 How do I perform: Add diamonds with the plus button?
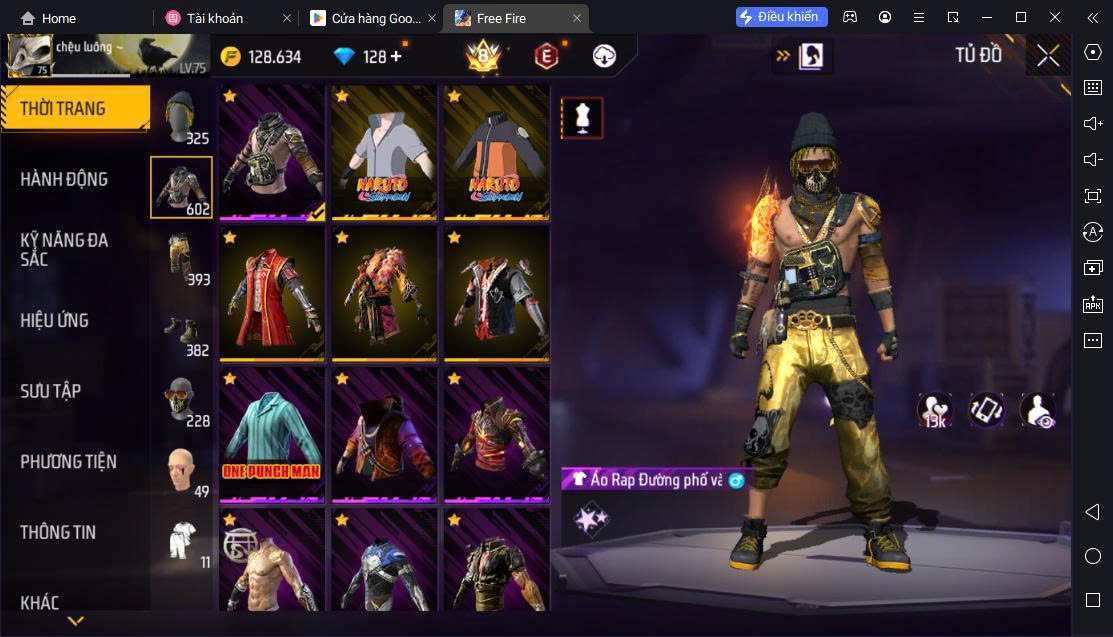click(x=396, y=57)
